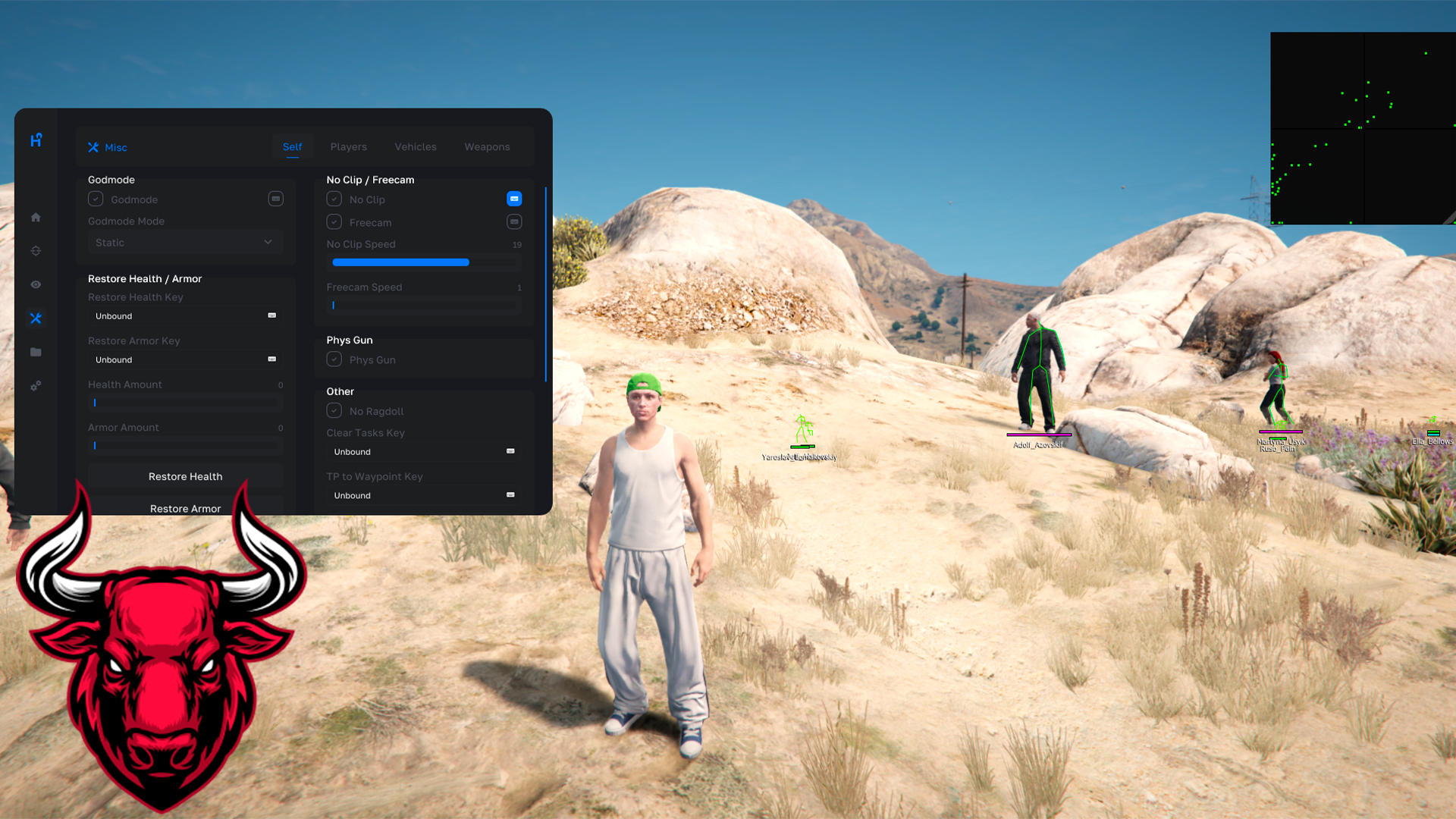Set the TP to Waypoint Key binding
Screen dimensions: 1456x819
pos(424,495)
